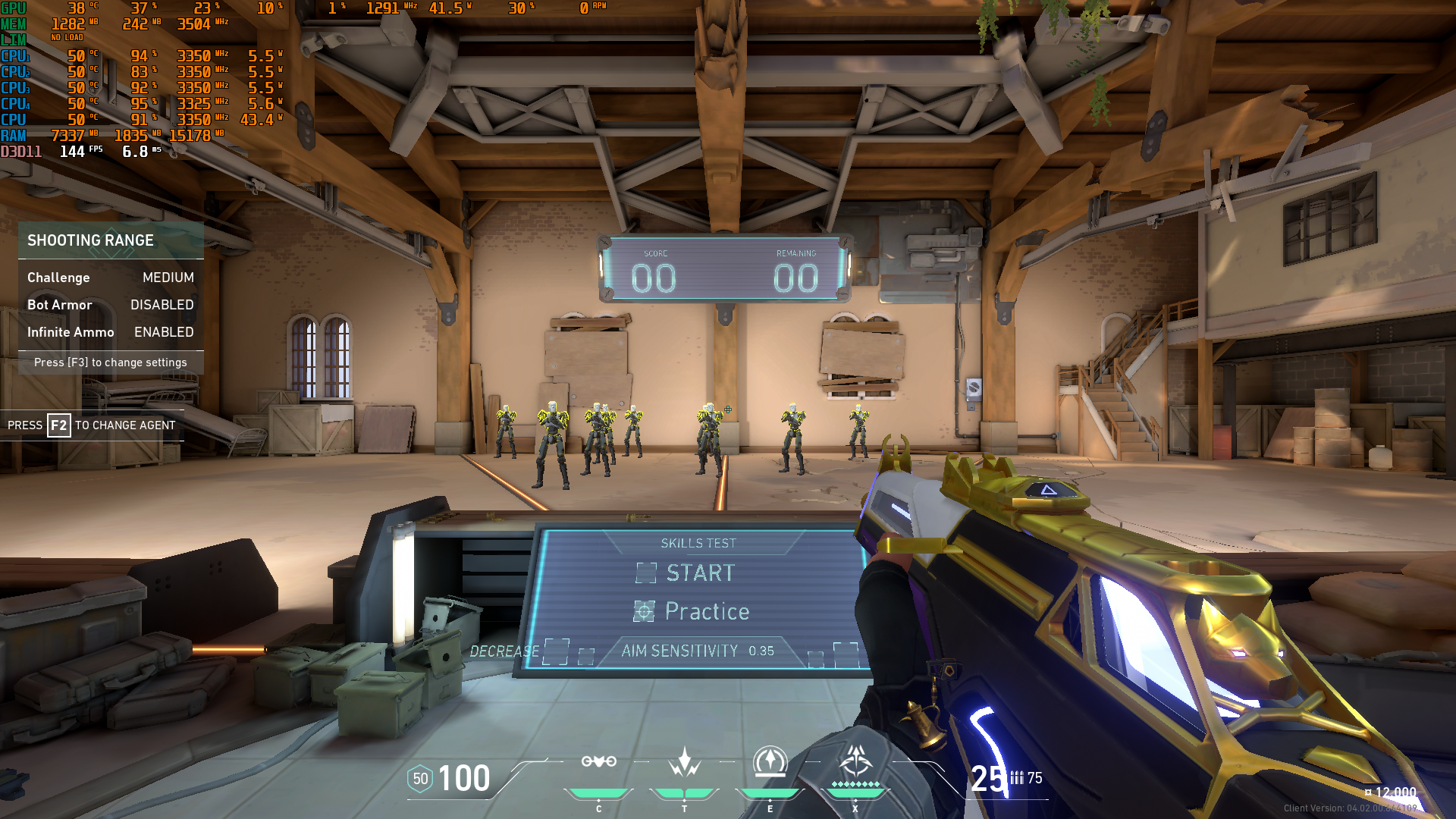This screenshot has height=819, width=1456.
Task: Use the circular dome ability above E
Action: pyautogui.click(x=770, y=761)
